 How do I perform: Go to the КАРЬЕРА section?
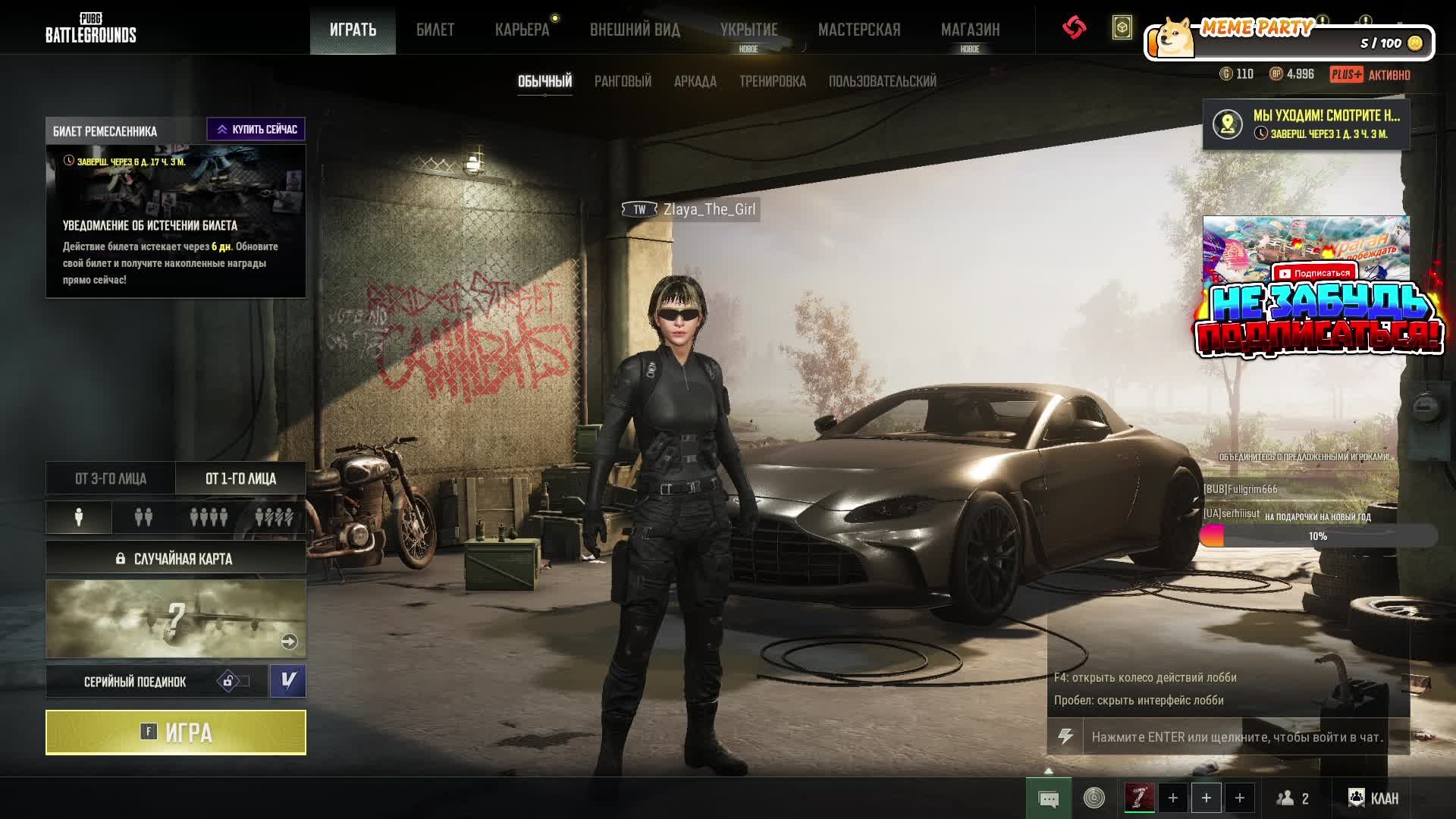[522, 30]
